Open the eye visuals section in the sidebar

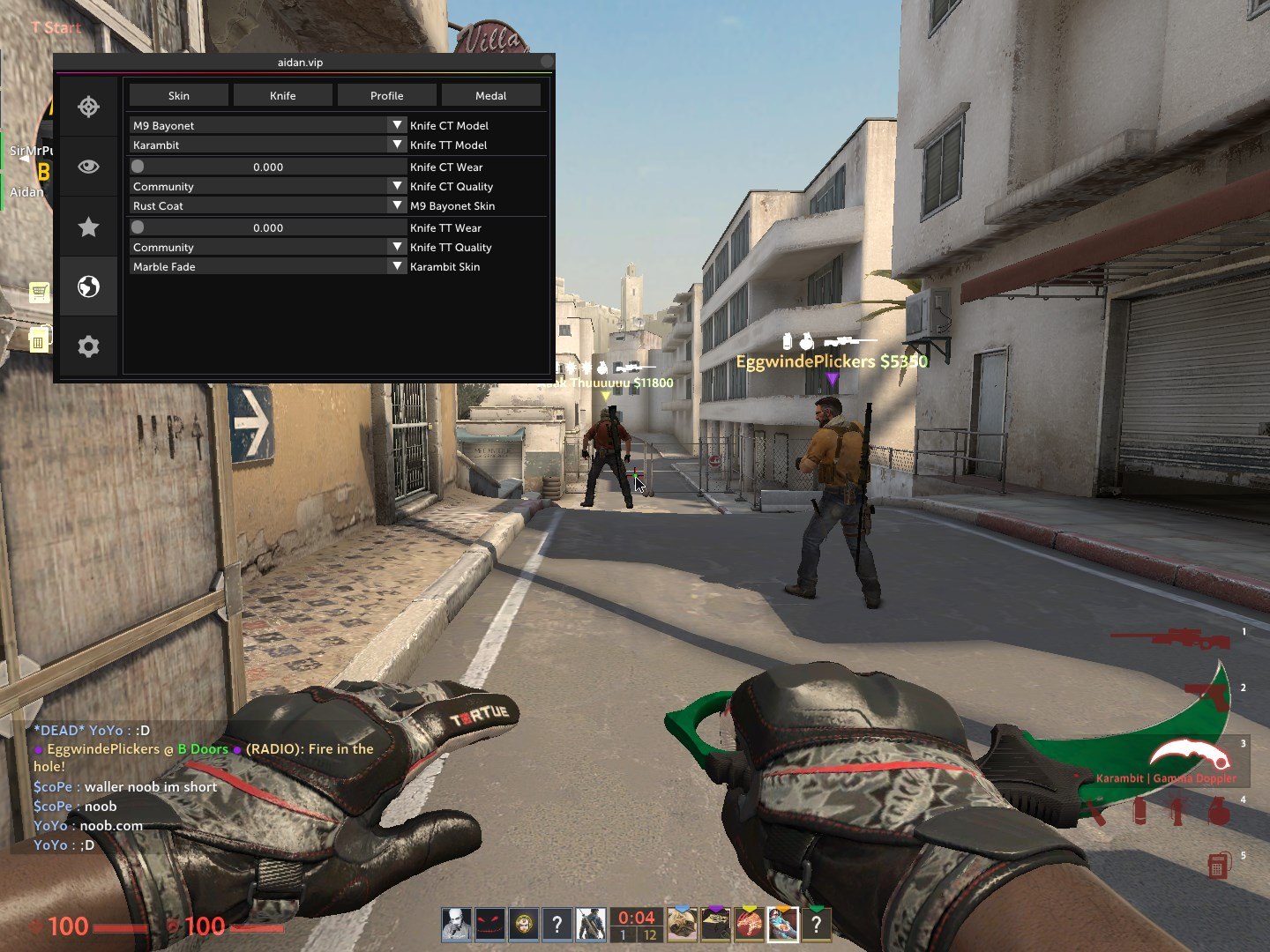(x=88, y=166)
